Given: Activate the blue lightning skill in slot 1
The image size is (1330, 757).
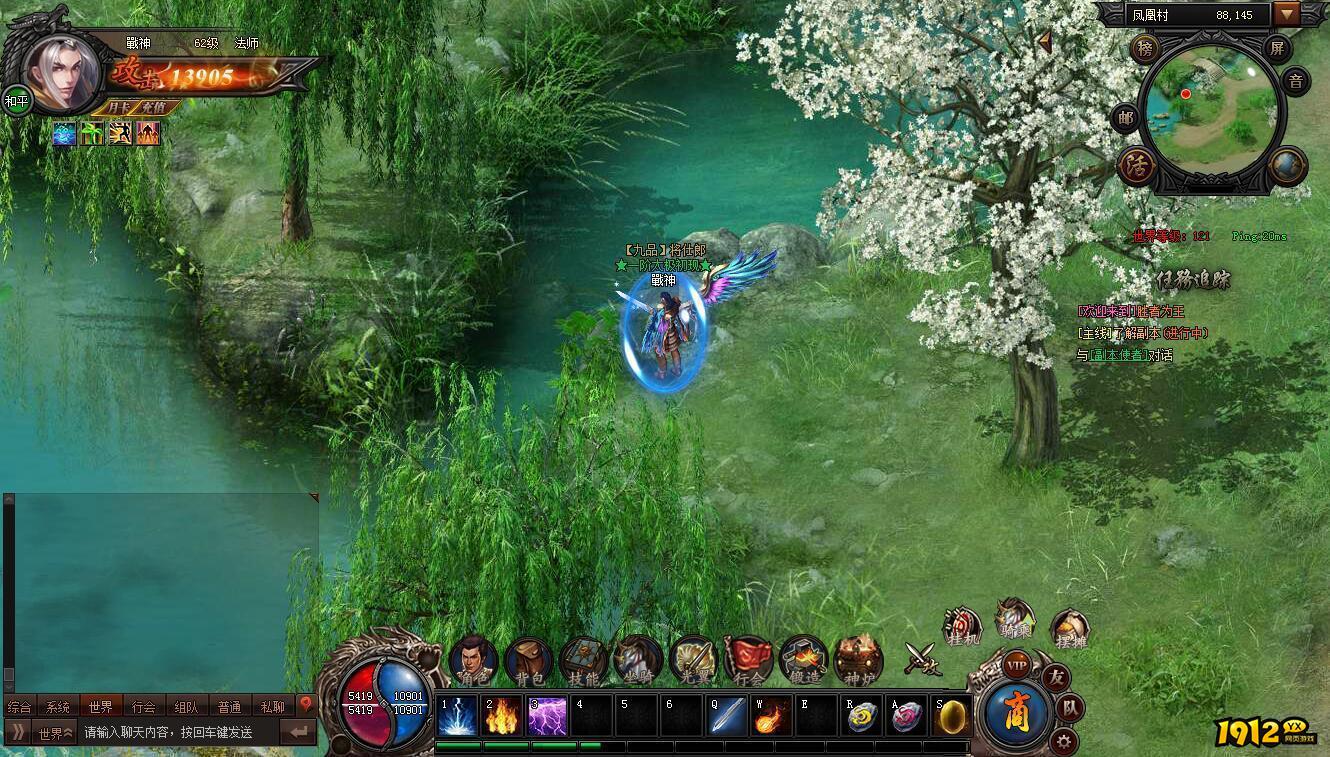Looking at the screenshot, I should click(458, 717).
